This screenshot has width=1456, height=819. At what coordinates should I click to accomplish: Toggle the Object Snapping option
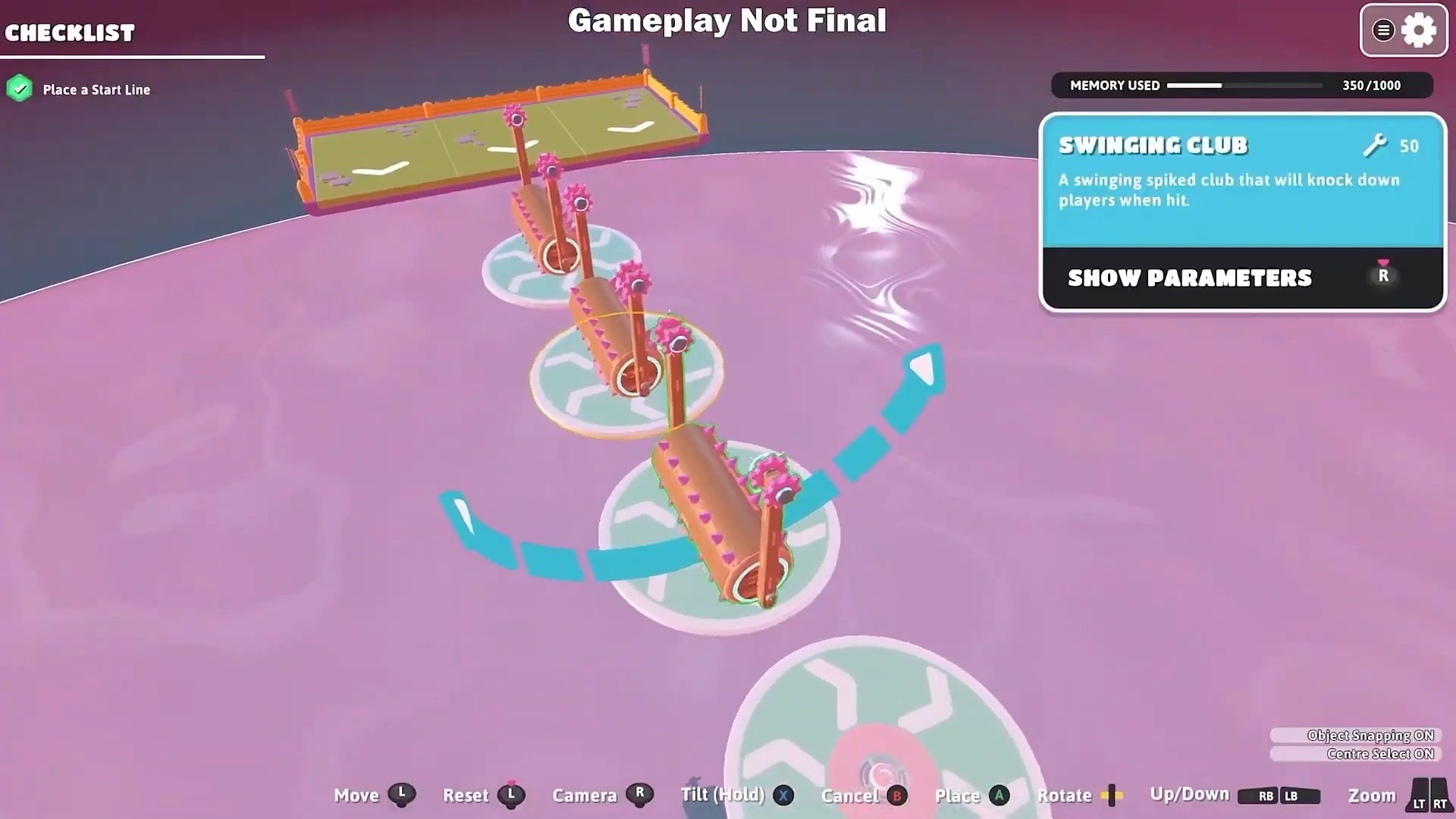tap(1357, 735)
